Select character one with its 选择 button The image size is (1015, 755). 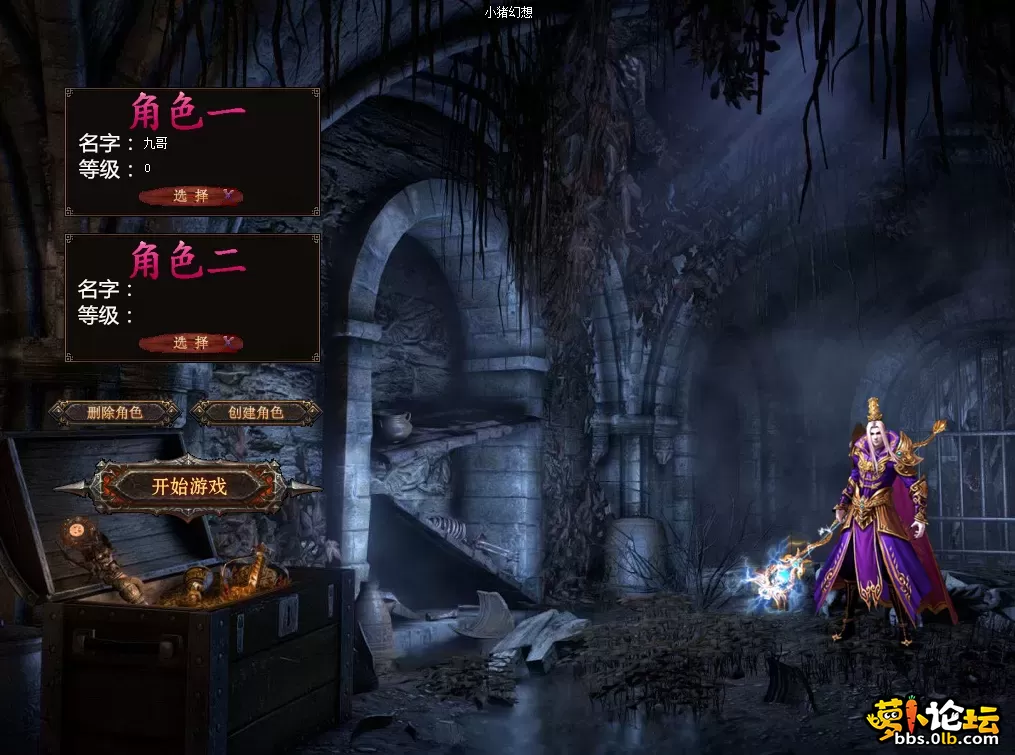pos(191,196)
